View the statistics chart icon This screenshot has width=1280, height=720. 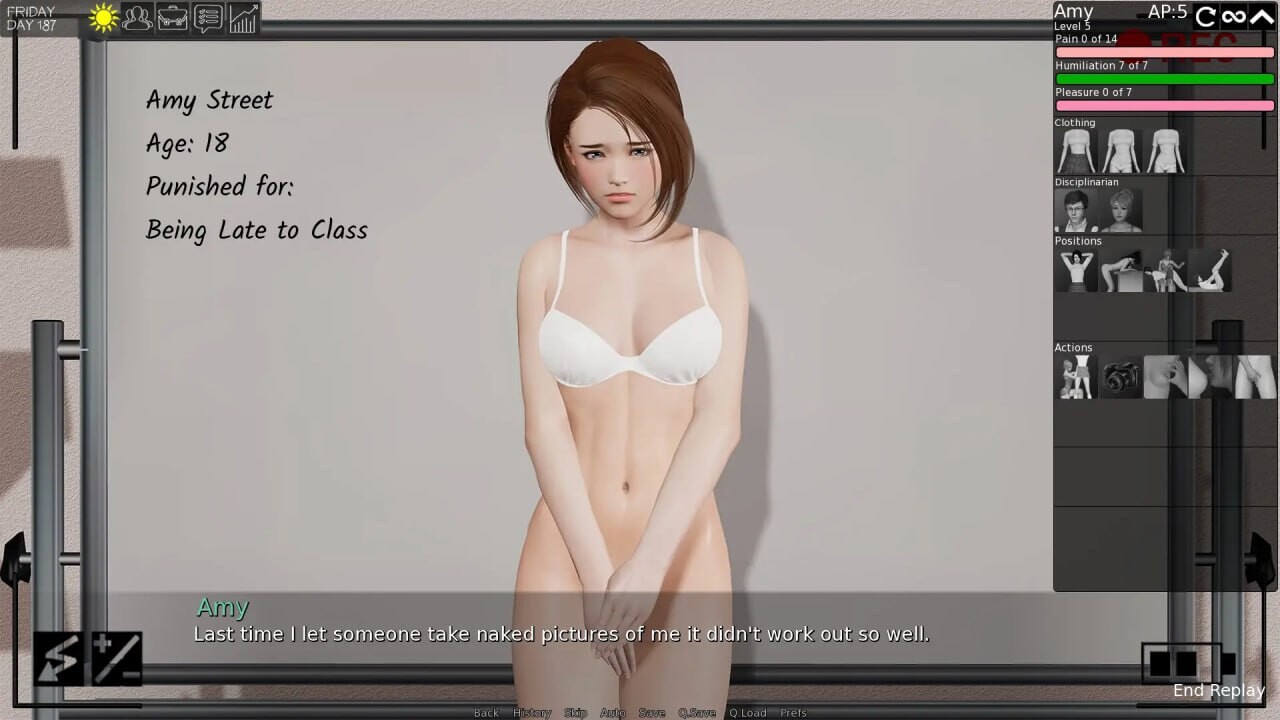click(x=242, y=17)
